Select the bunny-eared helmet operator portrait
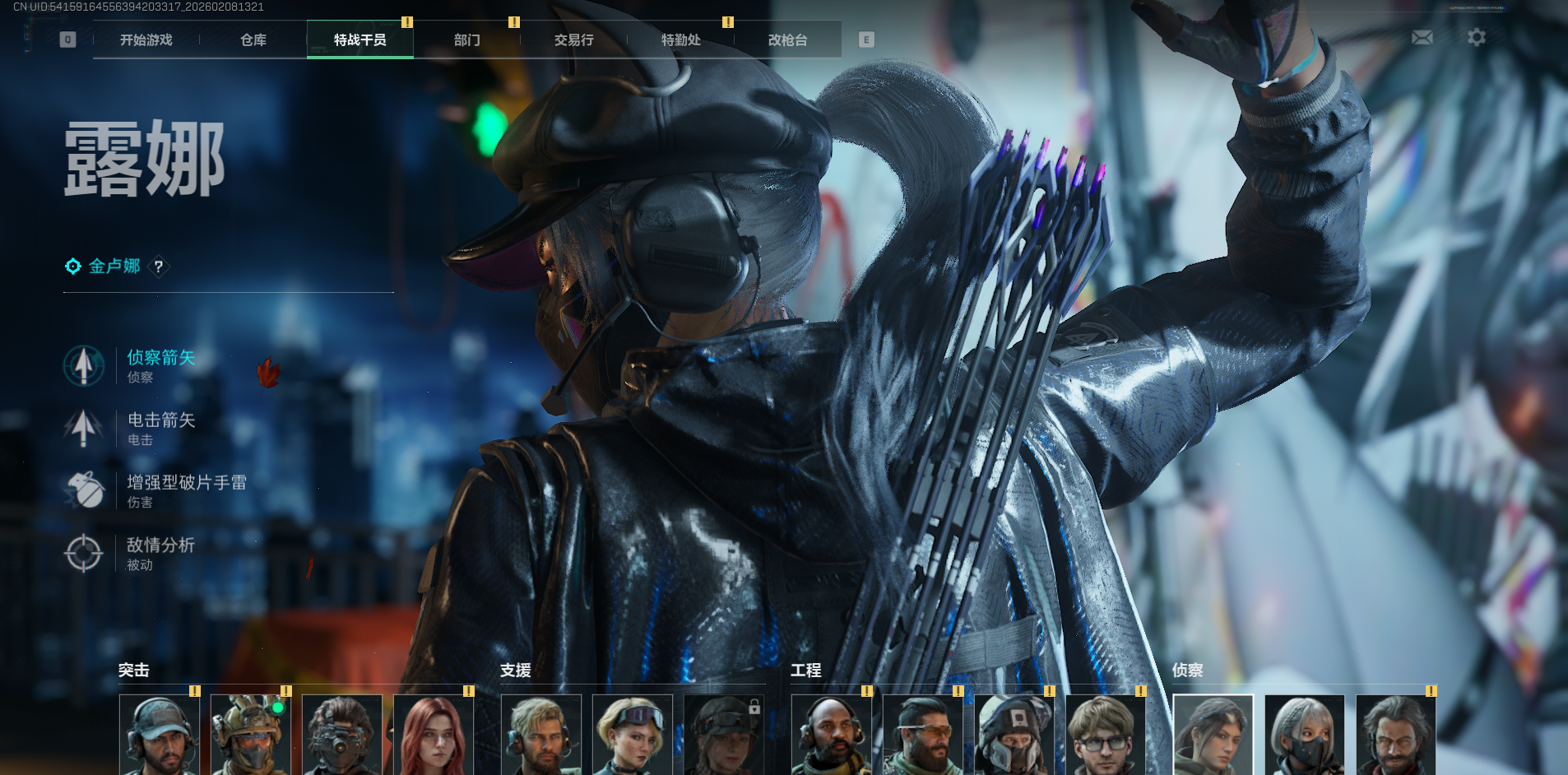 point(251,735)
